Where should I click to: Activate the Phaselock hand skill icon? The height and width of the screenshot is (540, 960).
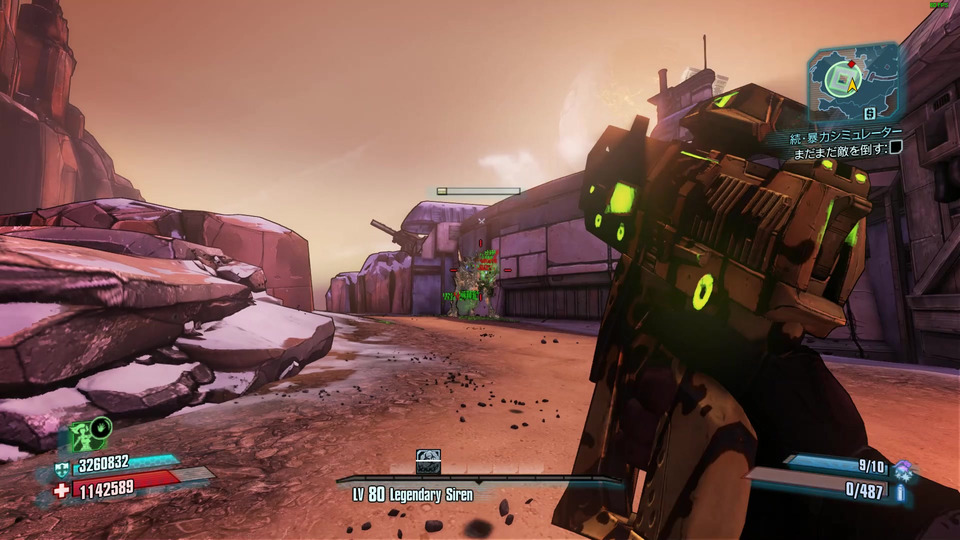coord(101,430)
